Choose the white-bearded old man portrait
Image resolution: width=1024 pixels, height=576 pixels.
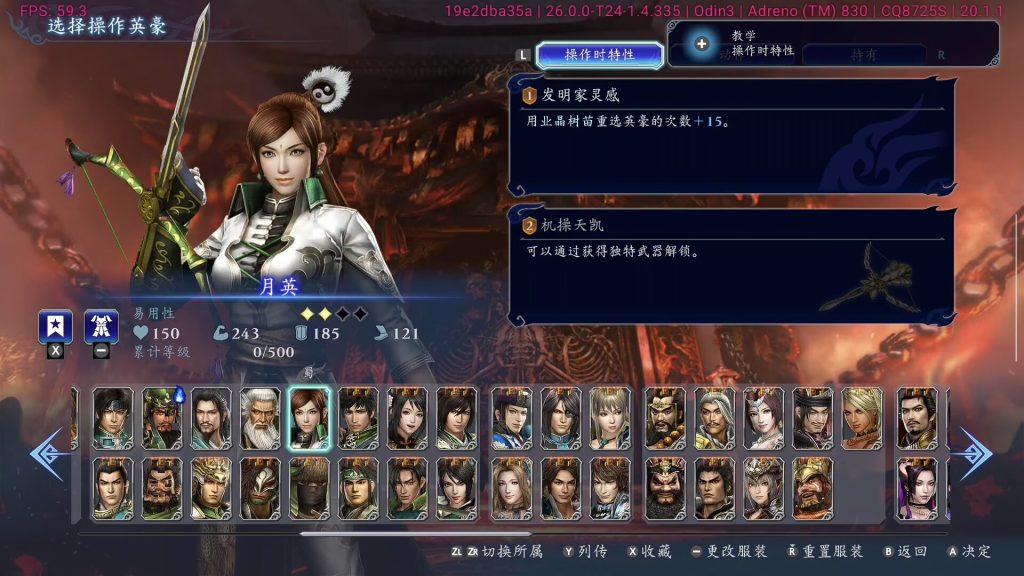tap(260, 418)
